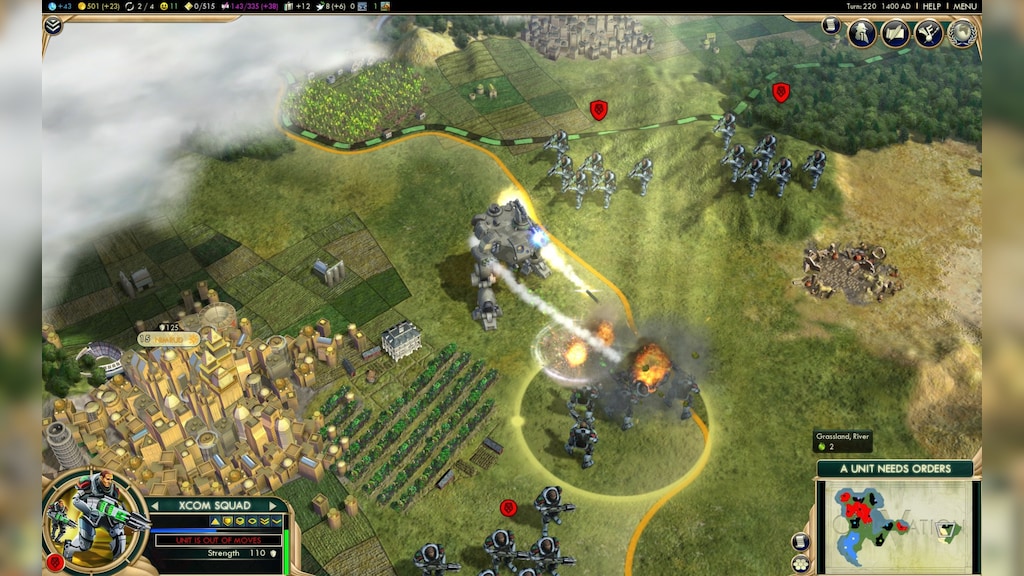Expand the top-left corner dropdown arrow
Image resolution: width=1024 pixels, height=576 pixels.
pos(53,25)
